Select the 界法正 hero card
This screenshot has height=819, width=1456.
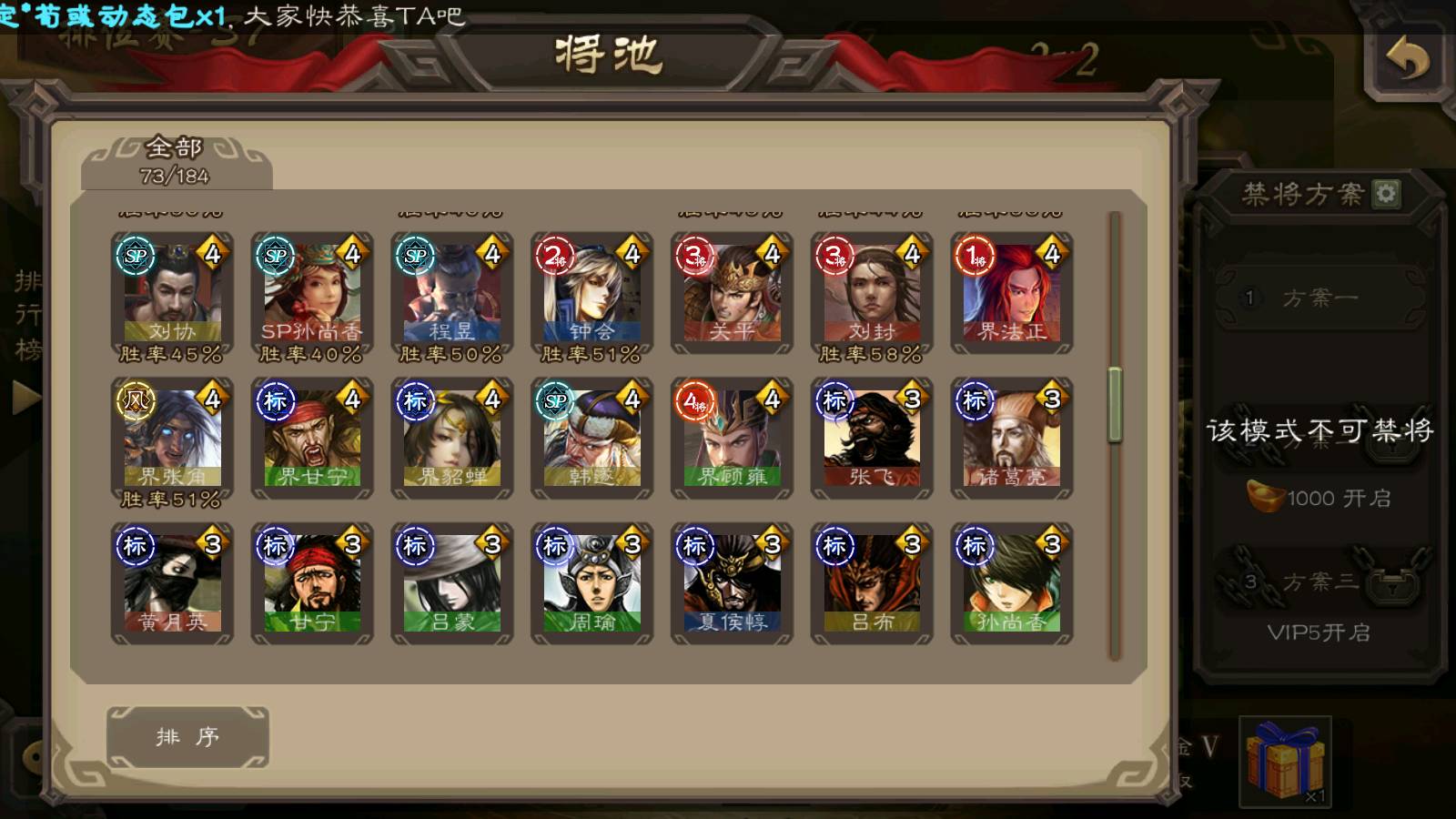[1012, 291]
